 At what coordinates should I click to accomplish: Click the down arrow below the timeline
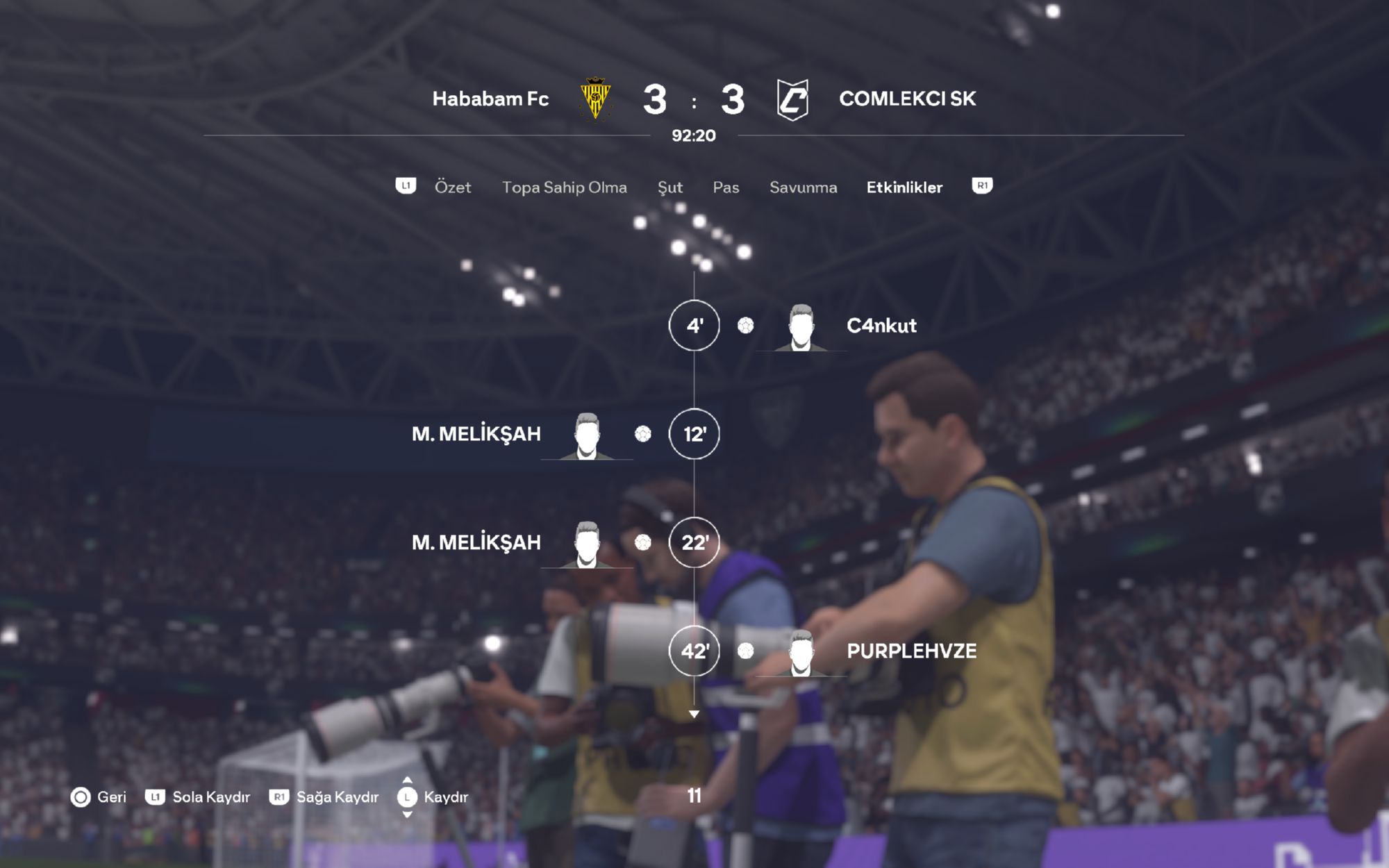coord(694,714)
